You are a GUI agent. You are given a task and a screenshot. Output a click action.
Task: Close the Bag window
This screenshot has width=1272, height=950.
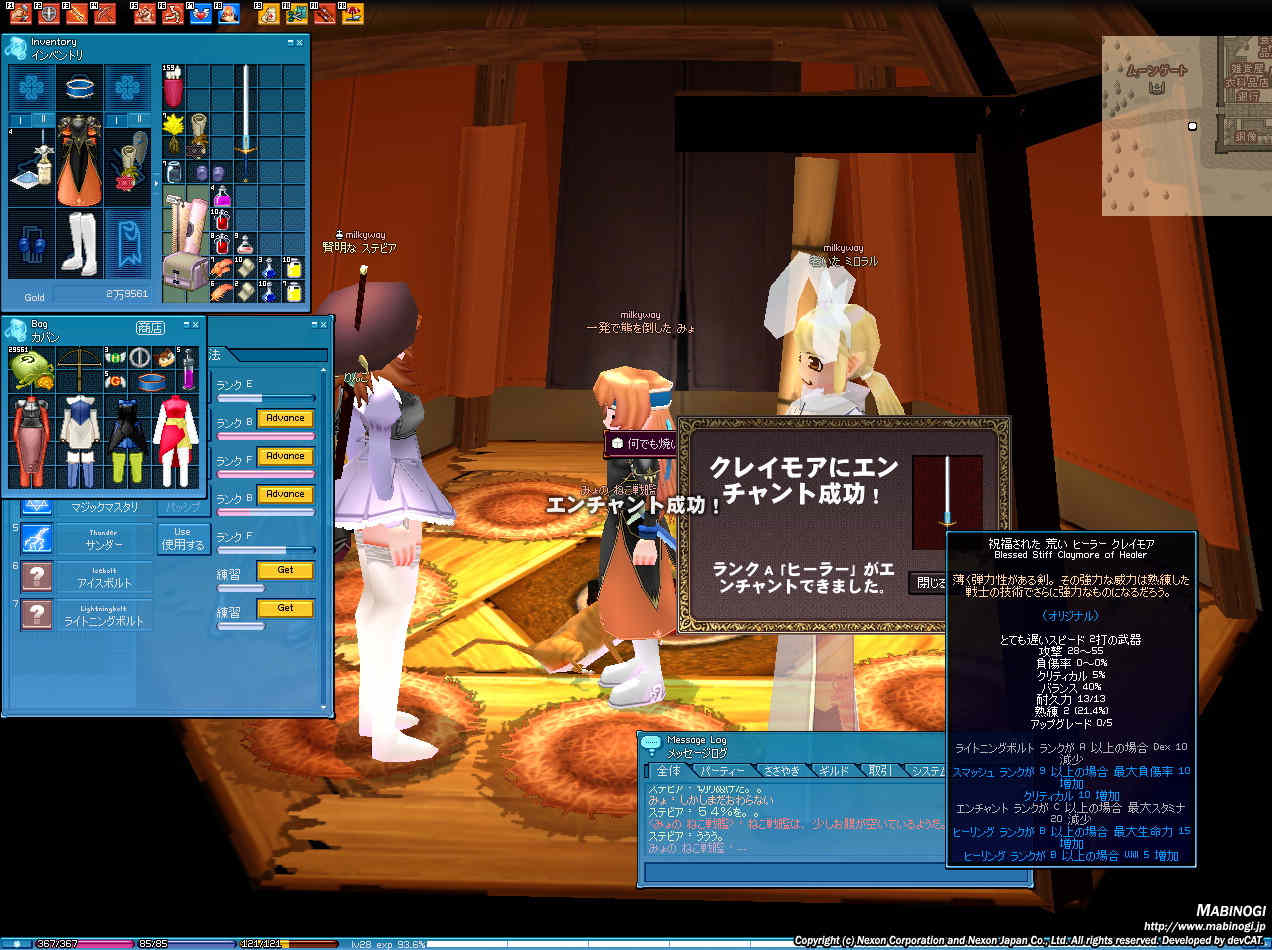pos(196,324)
